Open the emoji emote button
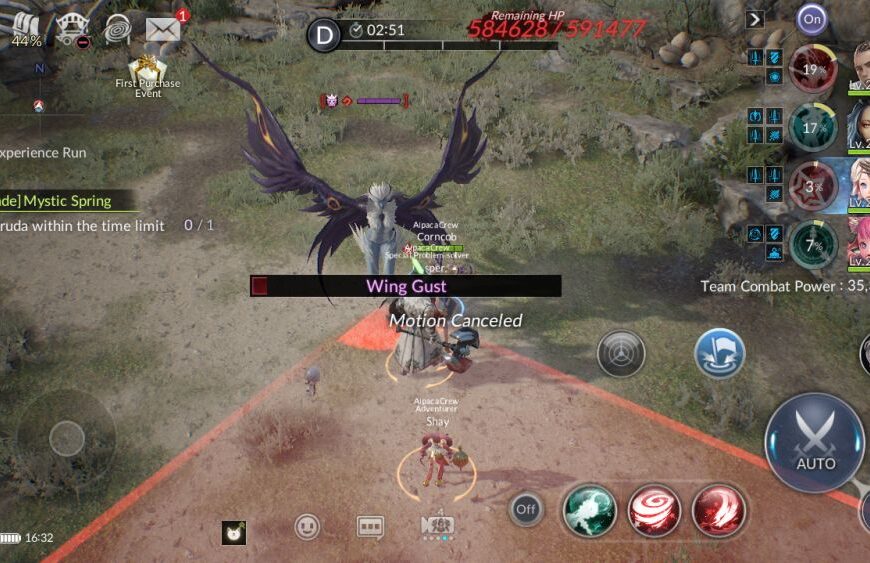Image resolution: width=870 pixels, height=563 pixels. (308, 526)
